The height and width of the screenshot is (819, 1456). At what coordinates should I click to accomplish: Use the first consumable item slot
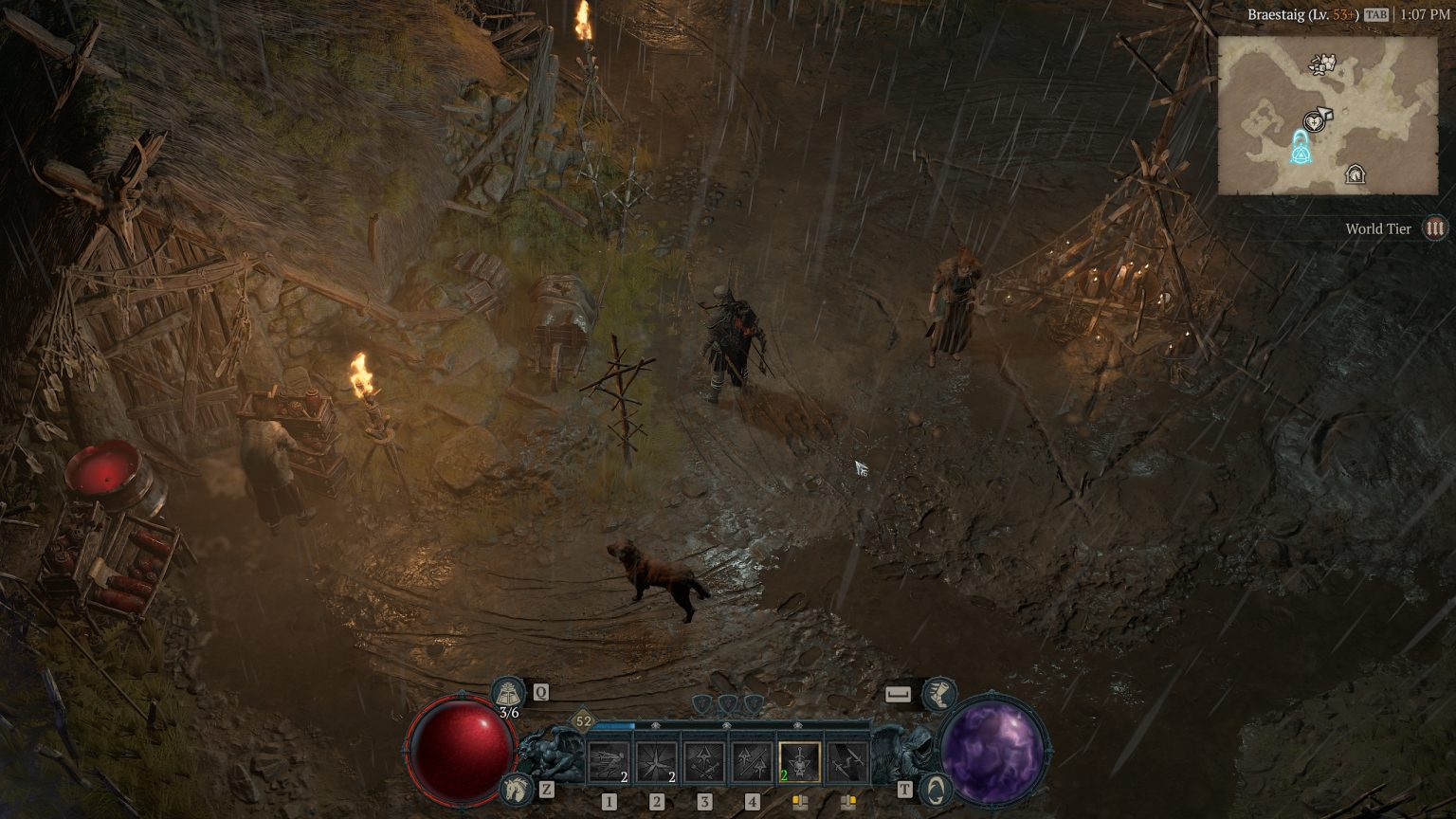(x=800, y=800)
